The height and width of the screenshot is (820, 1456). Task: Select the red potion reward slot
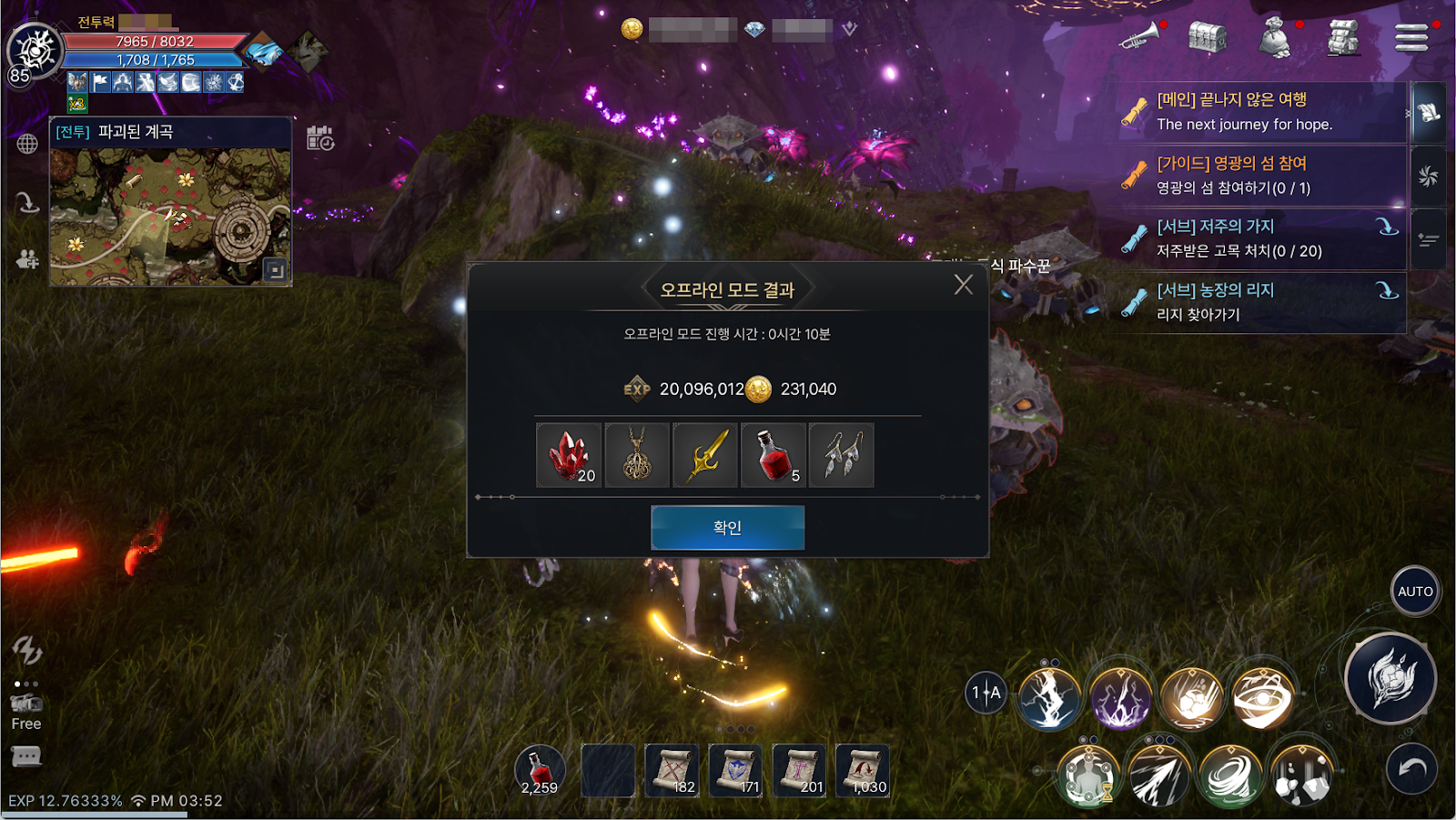[x=773, y=455]
